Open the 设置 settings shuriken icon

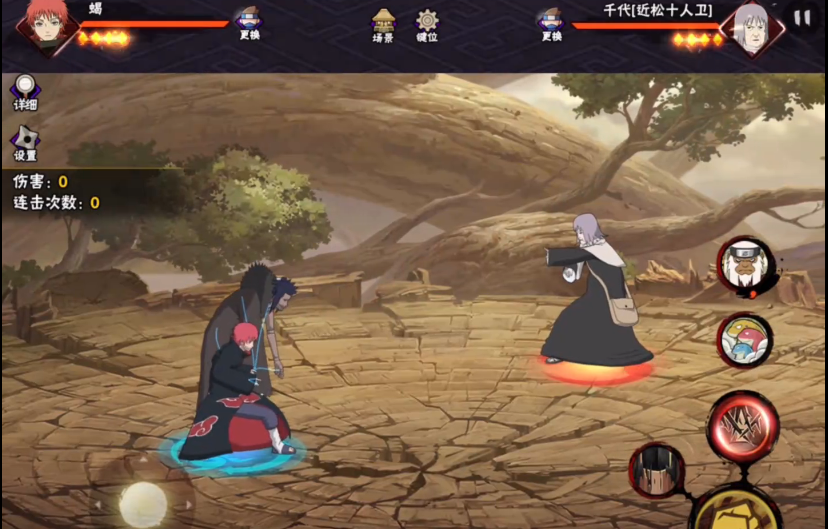pos(25,143)
